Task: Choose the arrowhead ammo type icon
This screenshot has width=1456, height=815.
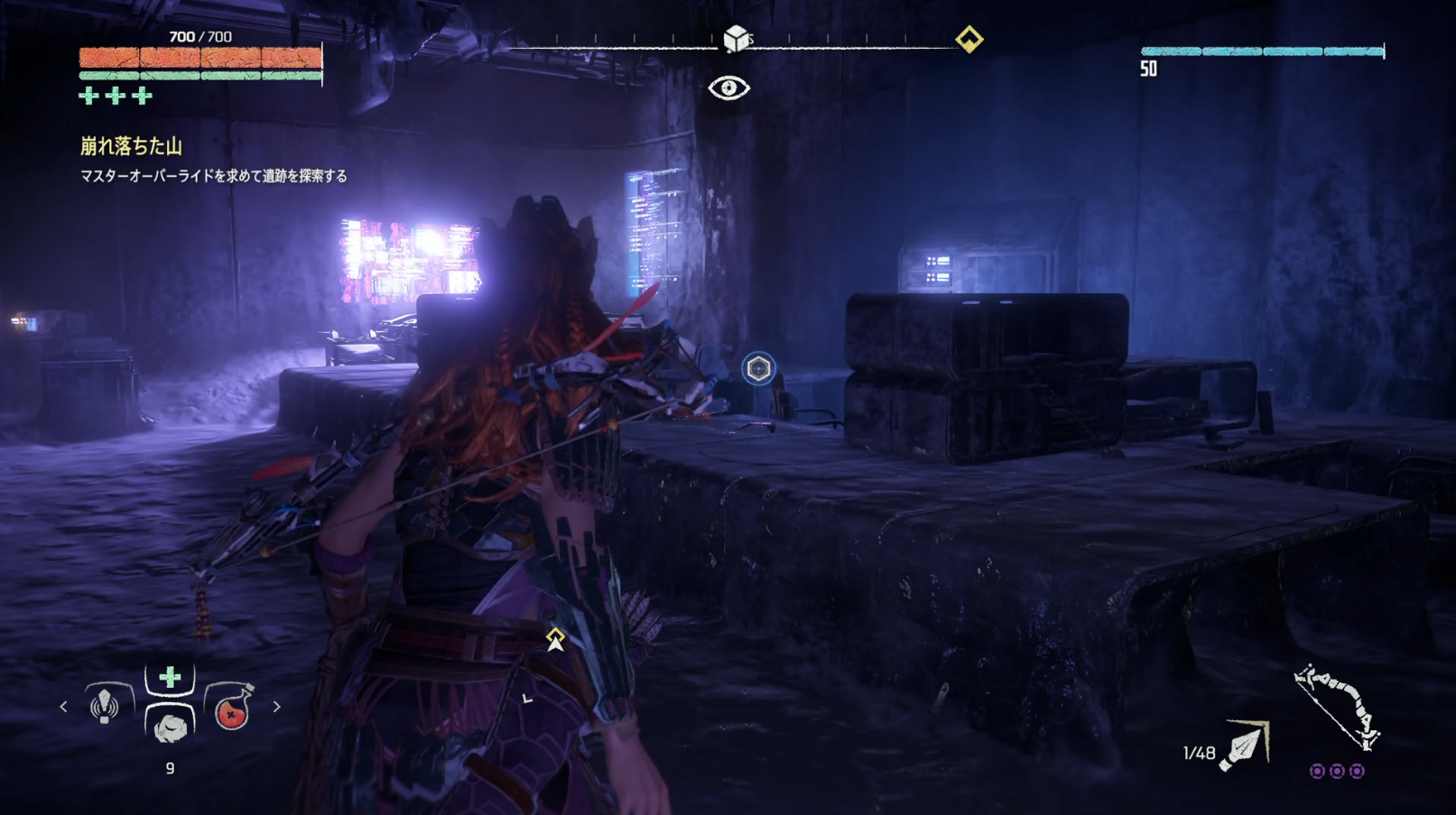Action: 1245,746
